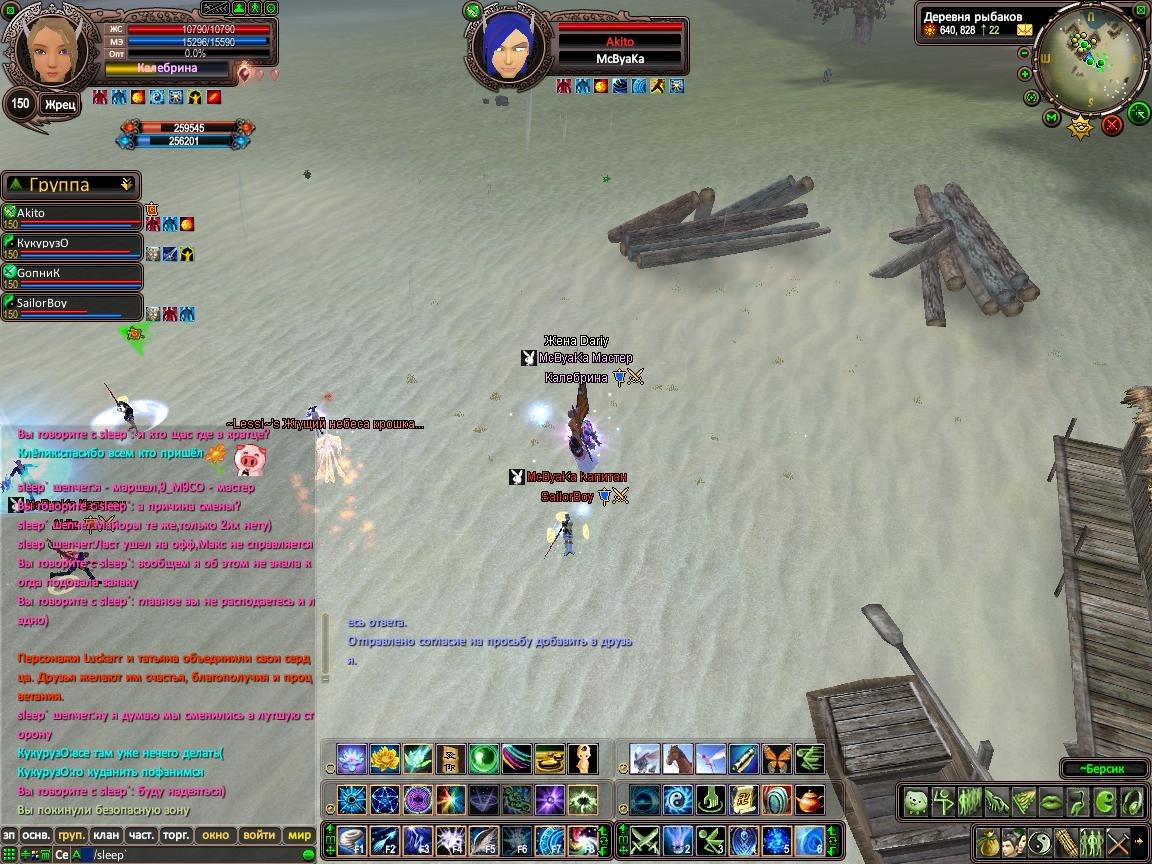
Task: Open the world map with the M button
Action: (1051, 119)
